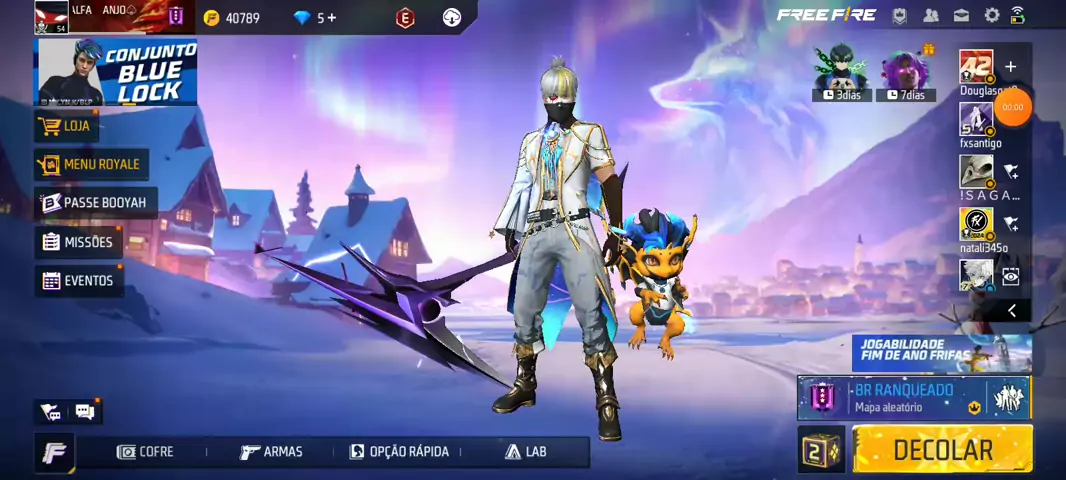1066x480 pixels.
Task: Open the friends list icon
Action: pyautogui.click(x=931, y=15)
